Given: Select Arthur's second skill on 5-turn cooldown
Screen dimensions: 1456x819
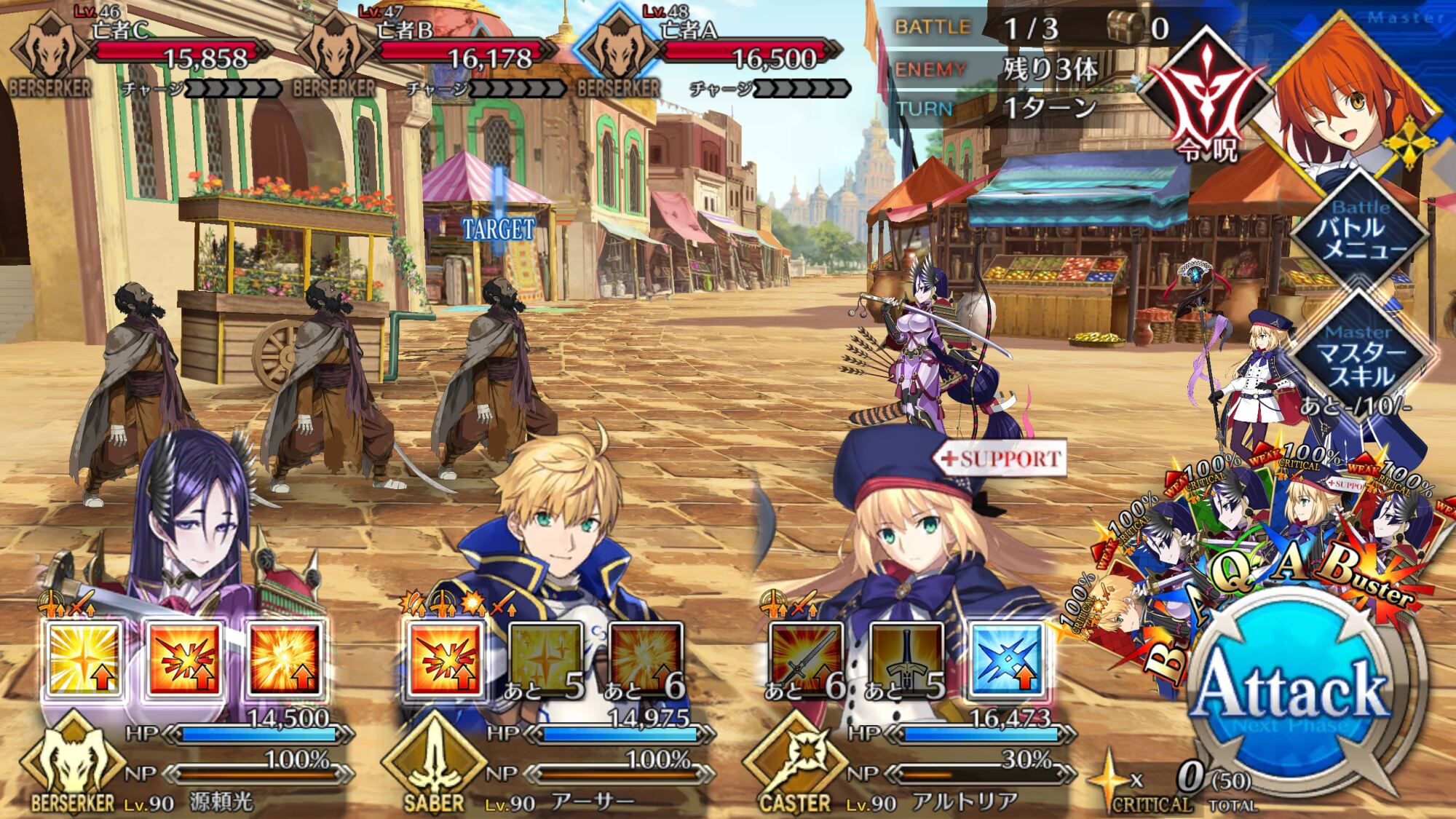Looking at the screenshot, I should click(545, 660).
